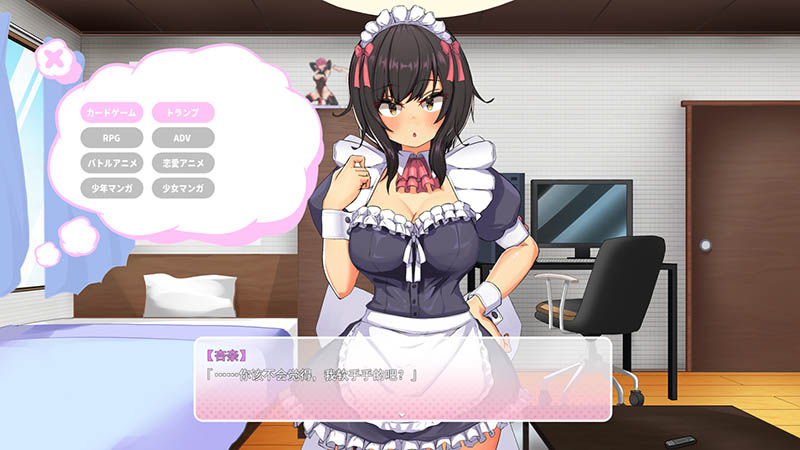Screen dimensions: 800x450
Task: Close the thought bubble with the pink X
Action: coord(55,57)
